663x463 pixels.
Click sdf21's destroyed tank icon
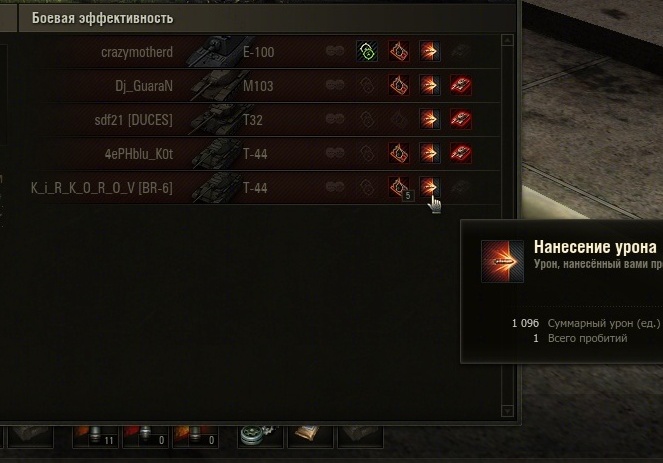tap(461, 120)
